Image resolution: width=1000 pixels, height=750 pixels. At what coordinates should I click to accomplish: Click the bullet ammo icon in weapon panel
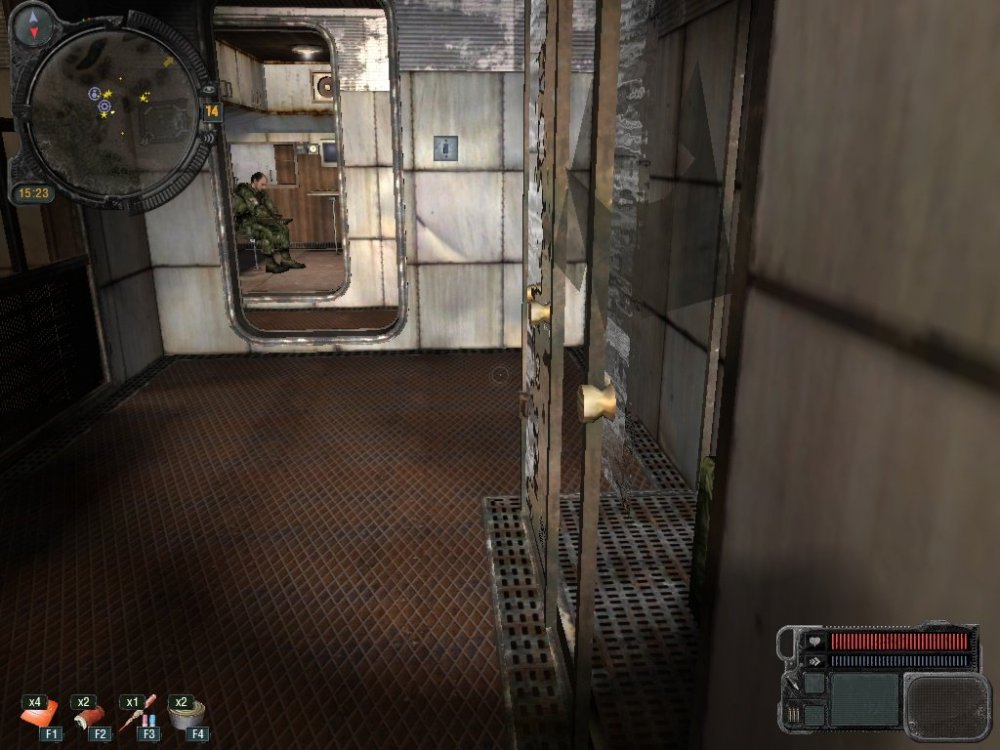(x=793, y=715)
